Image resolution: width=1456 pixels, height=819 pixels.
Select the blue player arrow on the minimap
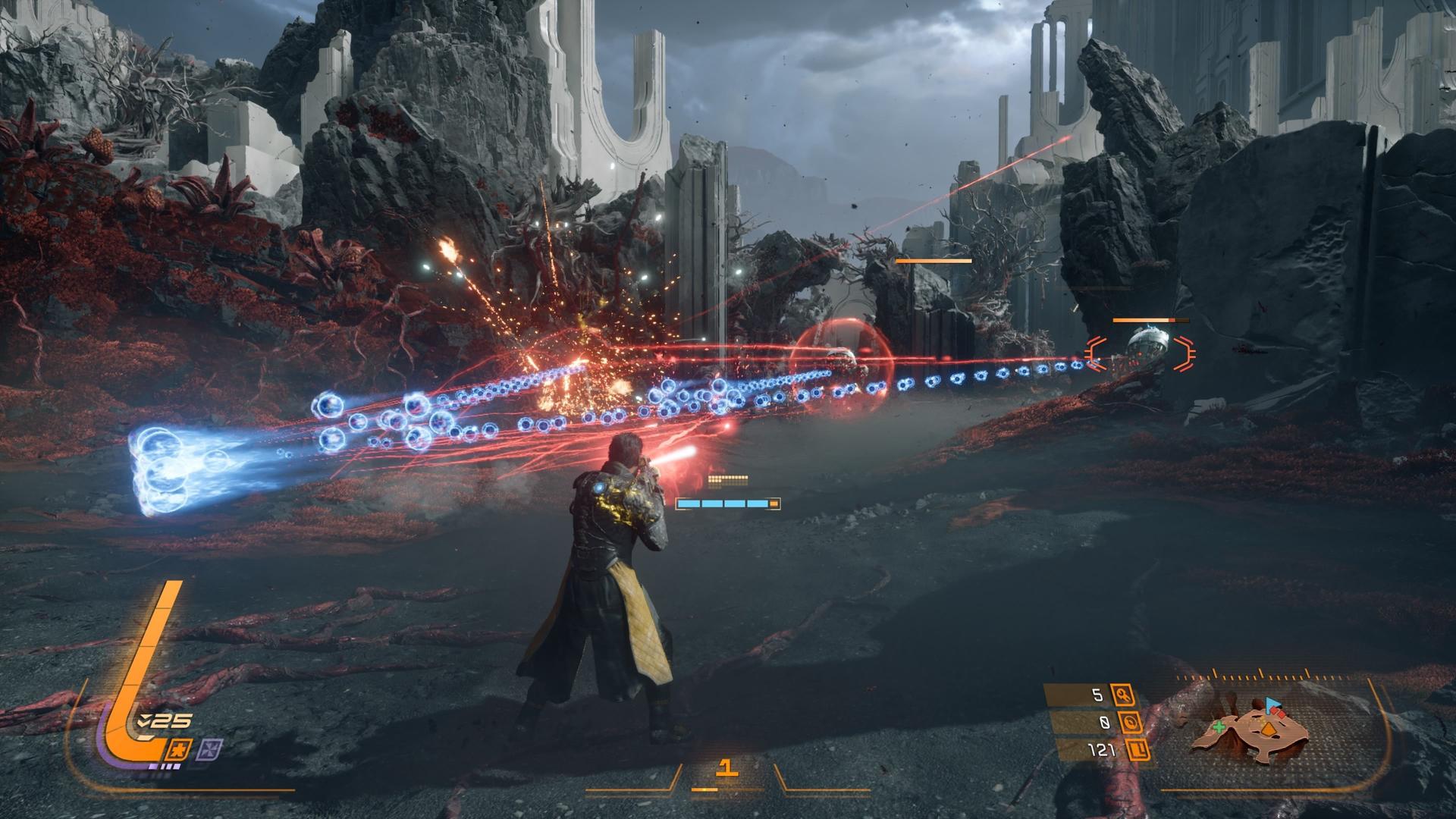1272,705
